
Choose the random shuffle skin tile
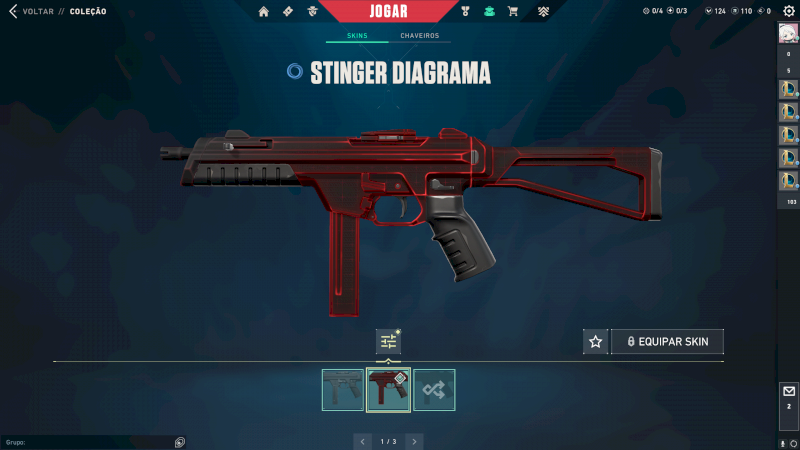434,390
